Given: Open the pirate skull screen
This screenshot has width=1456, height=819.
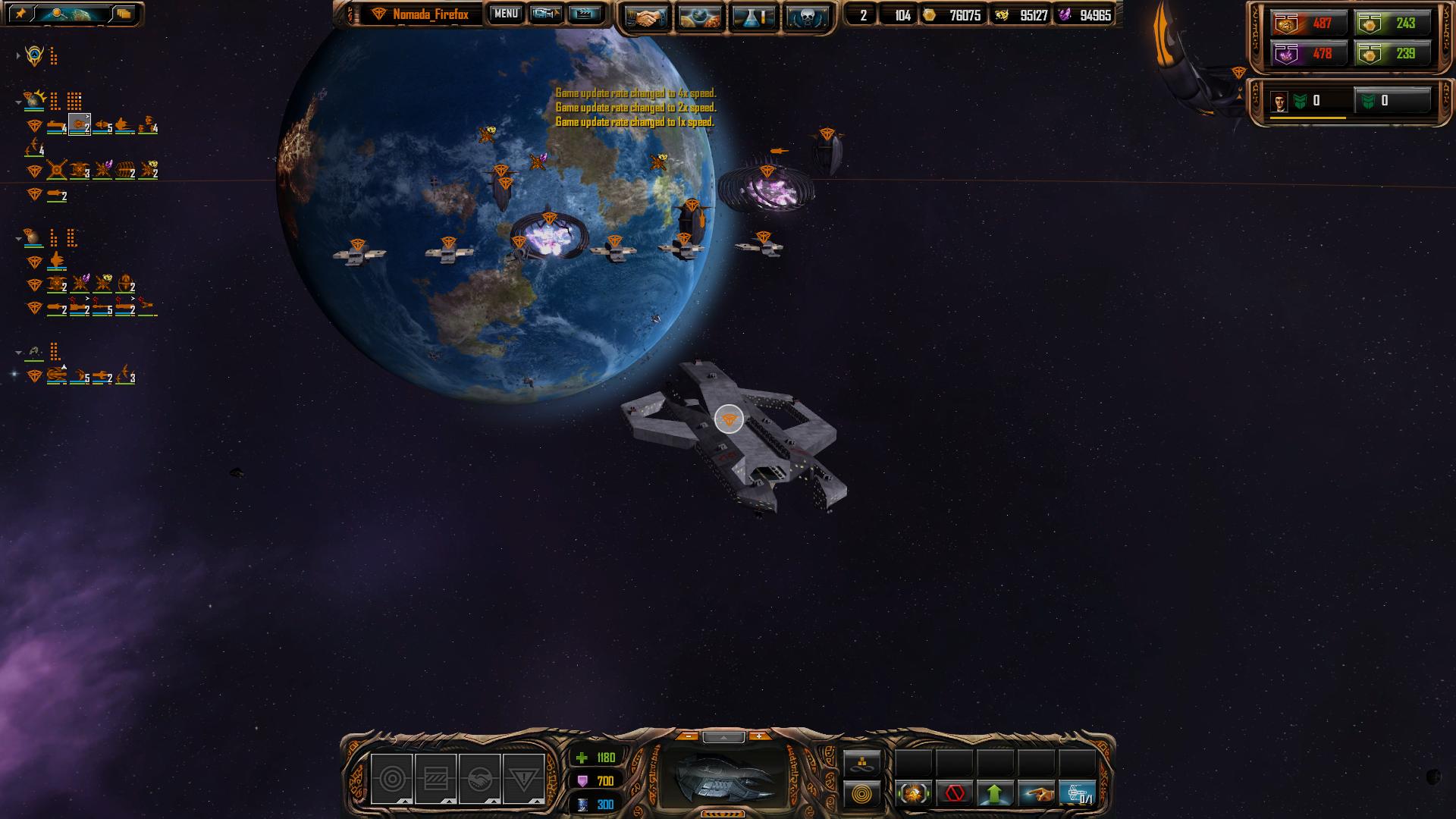Looking at the screenshot, I should (805, 17).
